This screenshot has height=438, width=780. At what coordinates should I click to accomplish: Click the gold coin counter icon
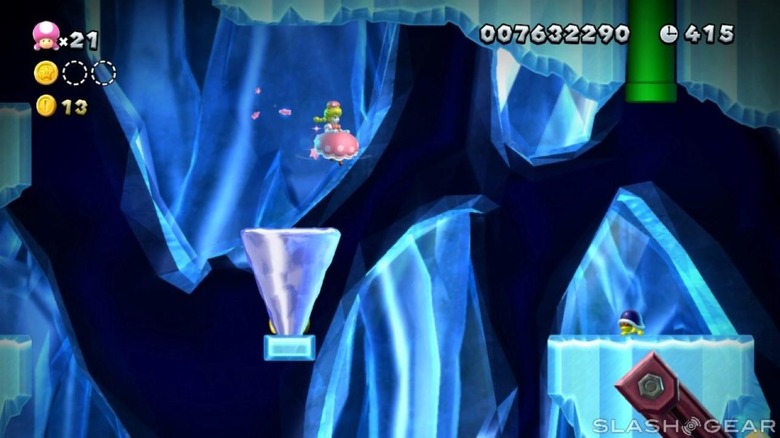pos(46,105)
